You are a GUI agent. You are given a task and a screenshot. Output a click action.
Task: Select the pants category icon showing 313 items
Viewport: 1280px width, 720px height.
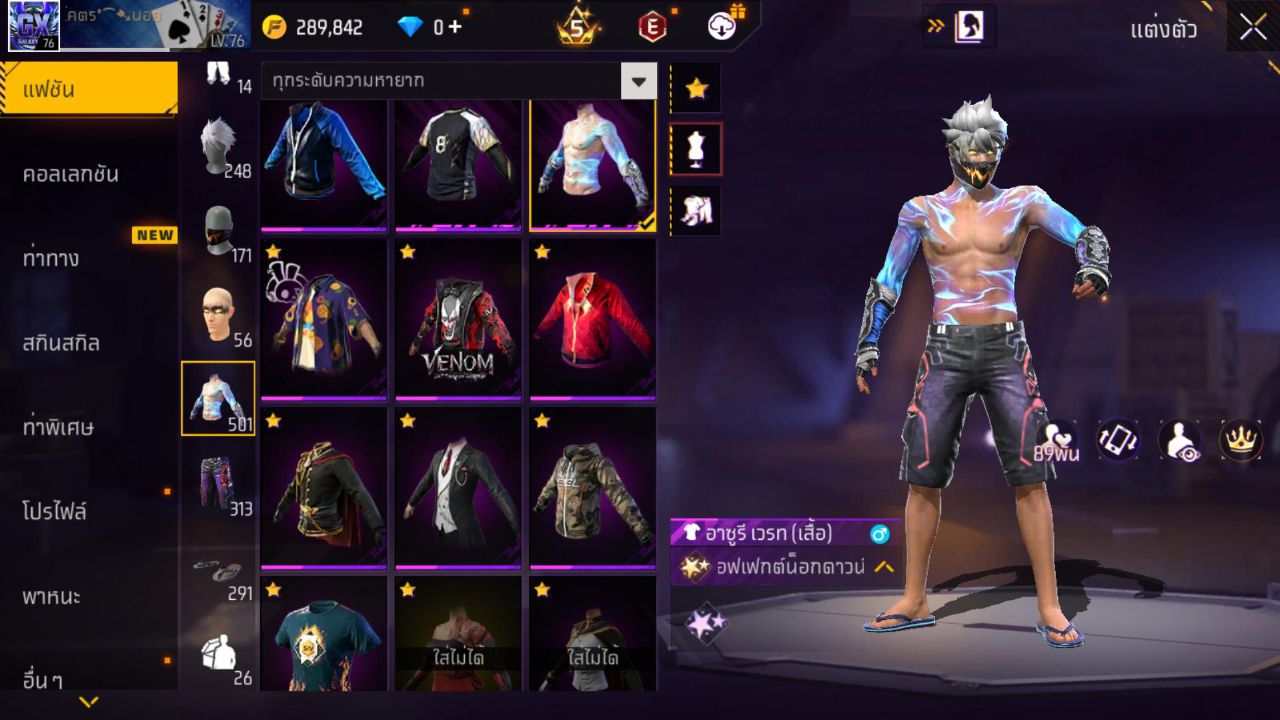[x=220, y=480]
